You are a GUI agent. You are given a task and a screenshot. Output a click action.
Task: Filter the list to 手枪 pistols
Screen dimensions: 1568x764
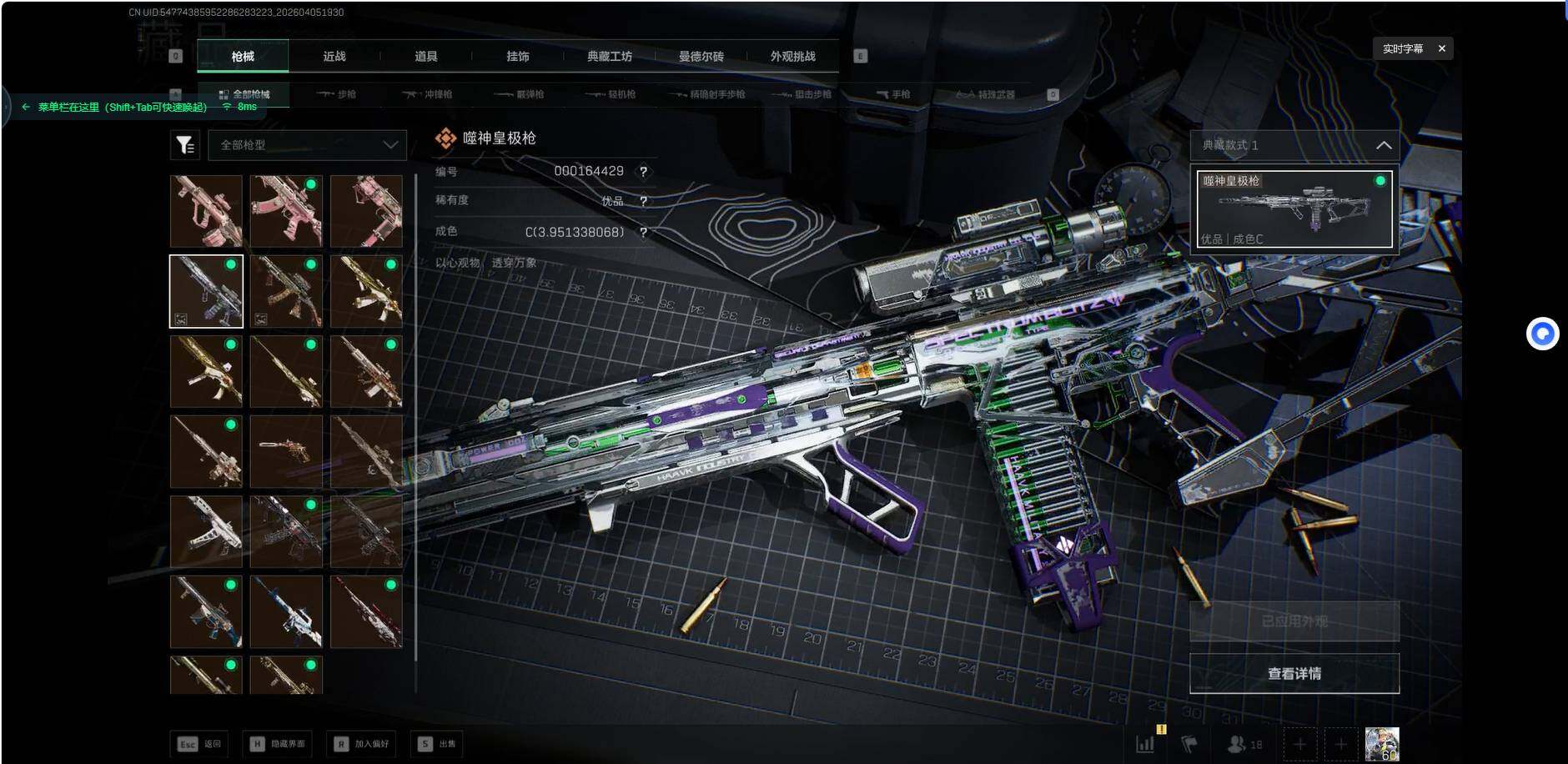coord(893,94)
